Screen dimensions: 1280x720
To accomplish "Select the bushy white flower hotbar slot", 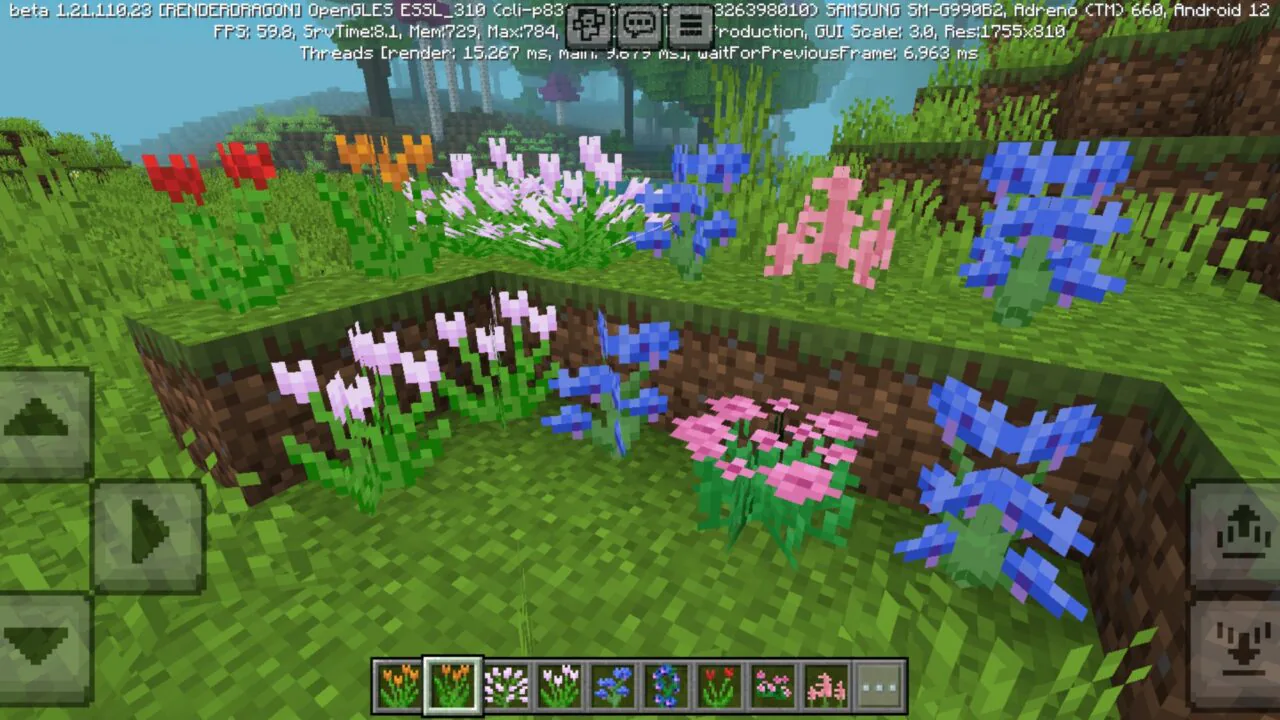I will click(x=505, y=686).
